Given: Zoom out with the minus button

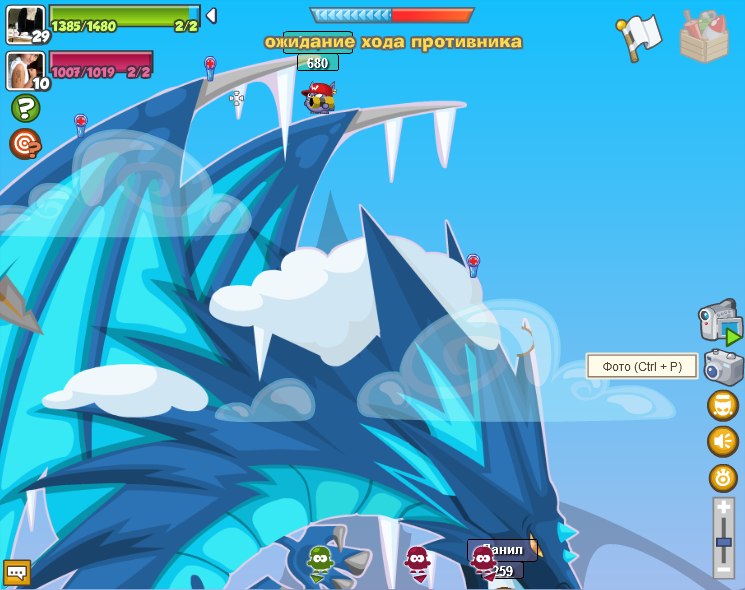Looking at the screenshot, I should [724, 570].
